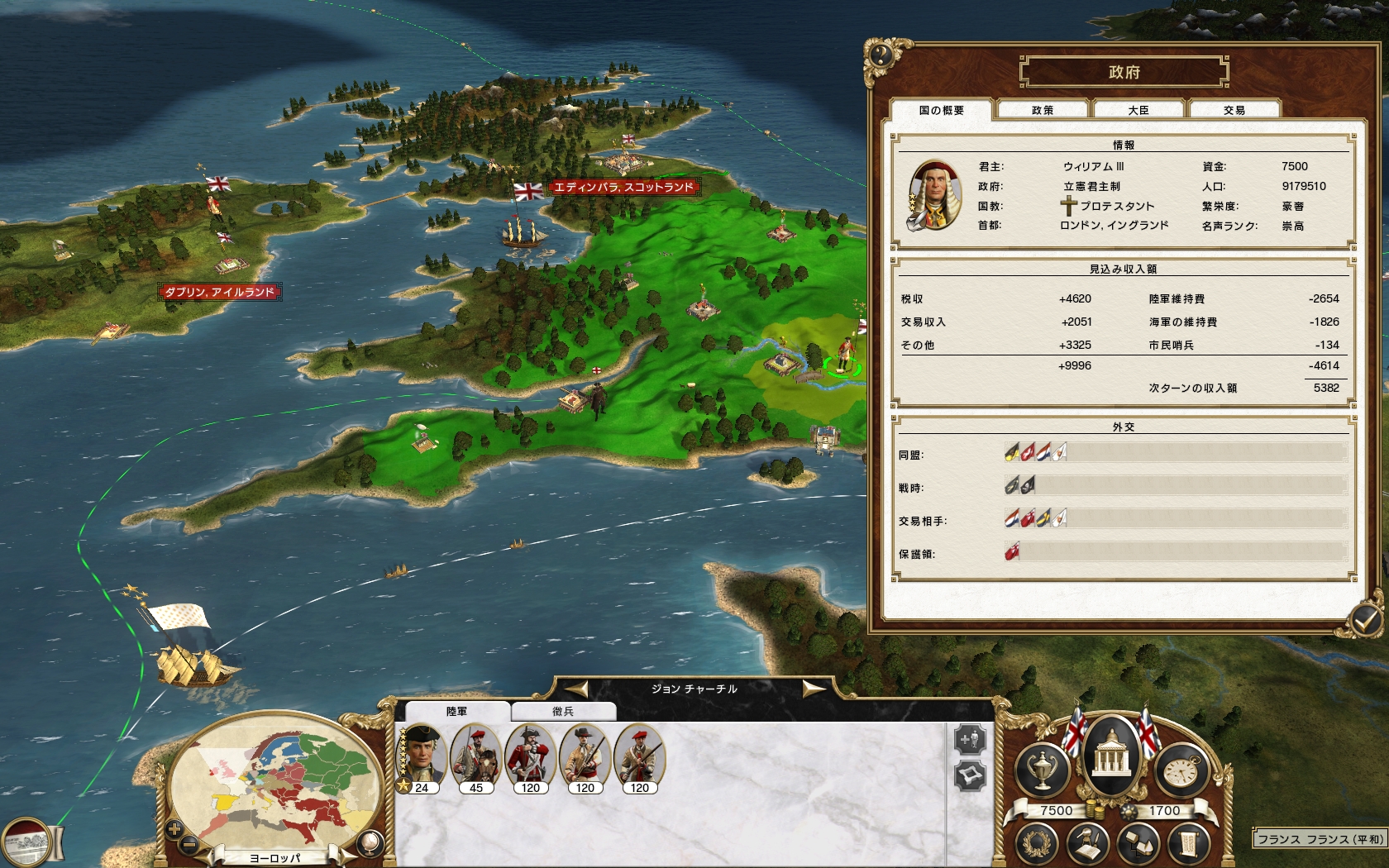
Task: Switch to the 政策 tab
Action: coord(1043,110)
